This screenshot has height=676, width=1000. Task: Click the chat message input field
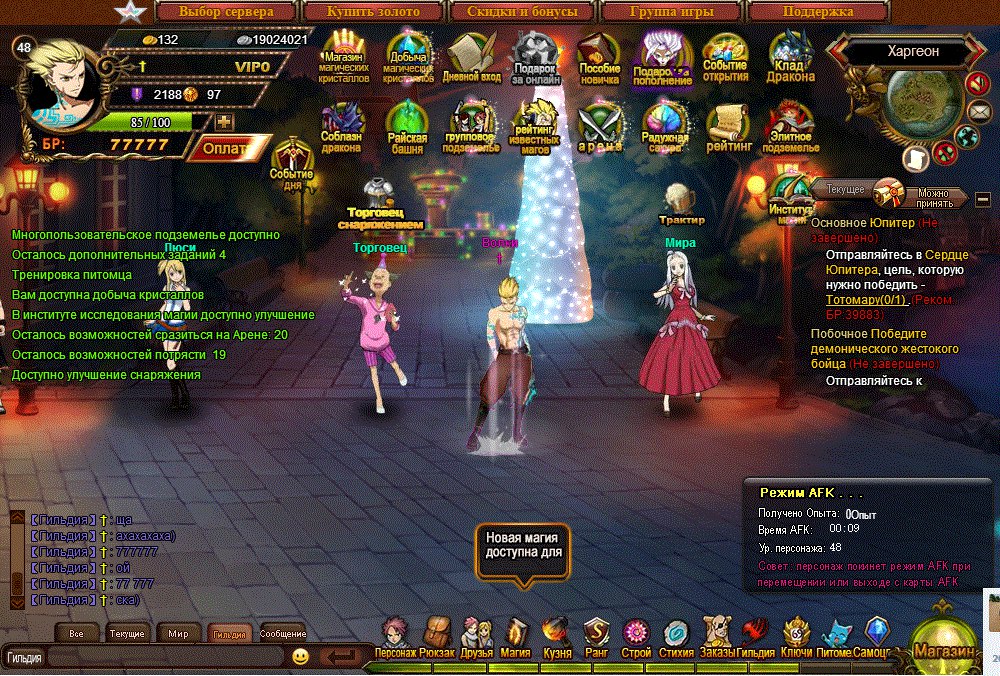[x=165, y=657]
